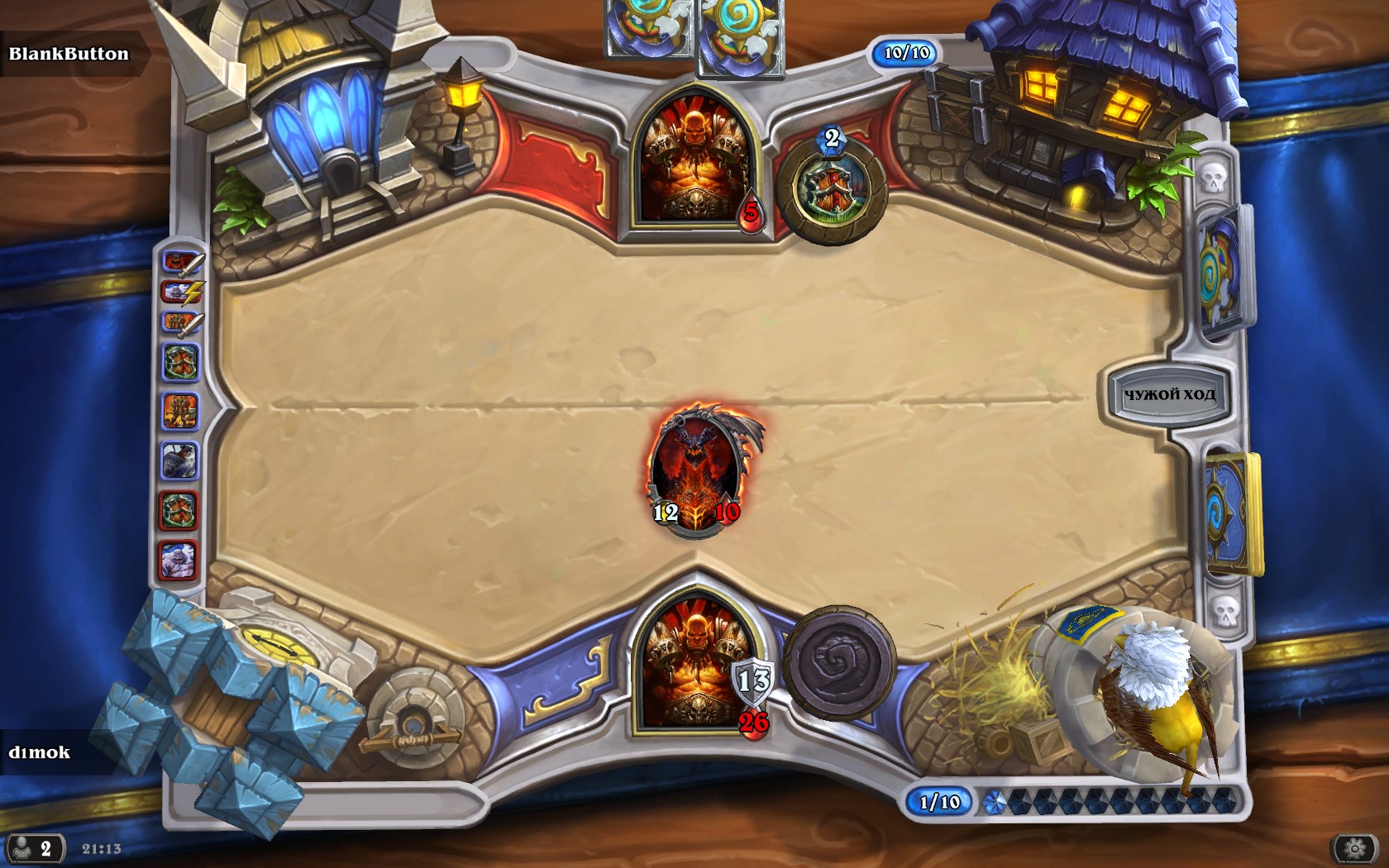The height and width of the screenshot is (868, 1389).
Task: Click the "ЧУЖОЙ ХОД" end turn button
Action: (1168, 394)
